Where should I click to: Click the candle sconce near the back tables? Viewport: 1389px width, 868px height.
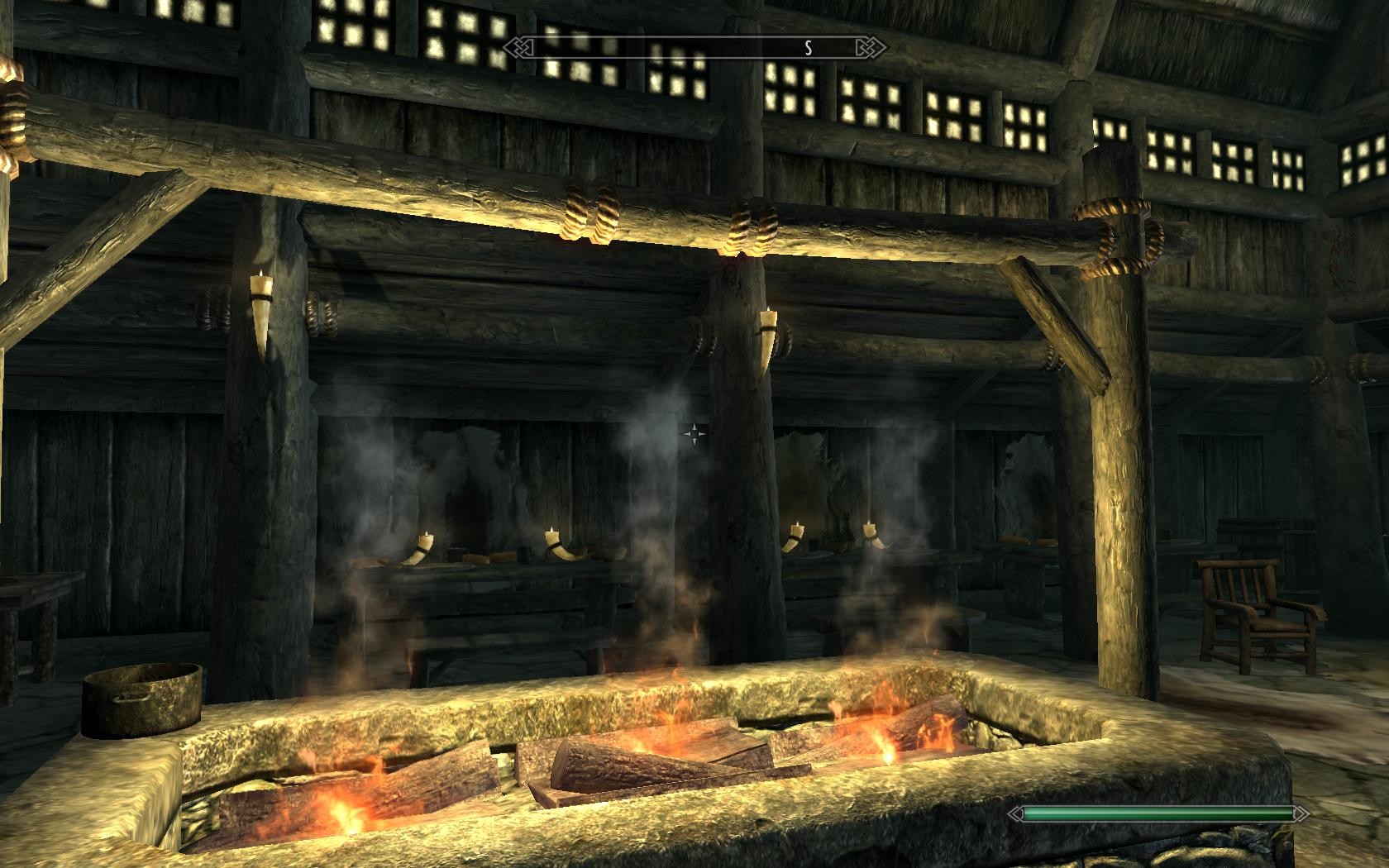[548, 538]
